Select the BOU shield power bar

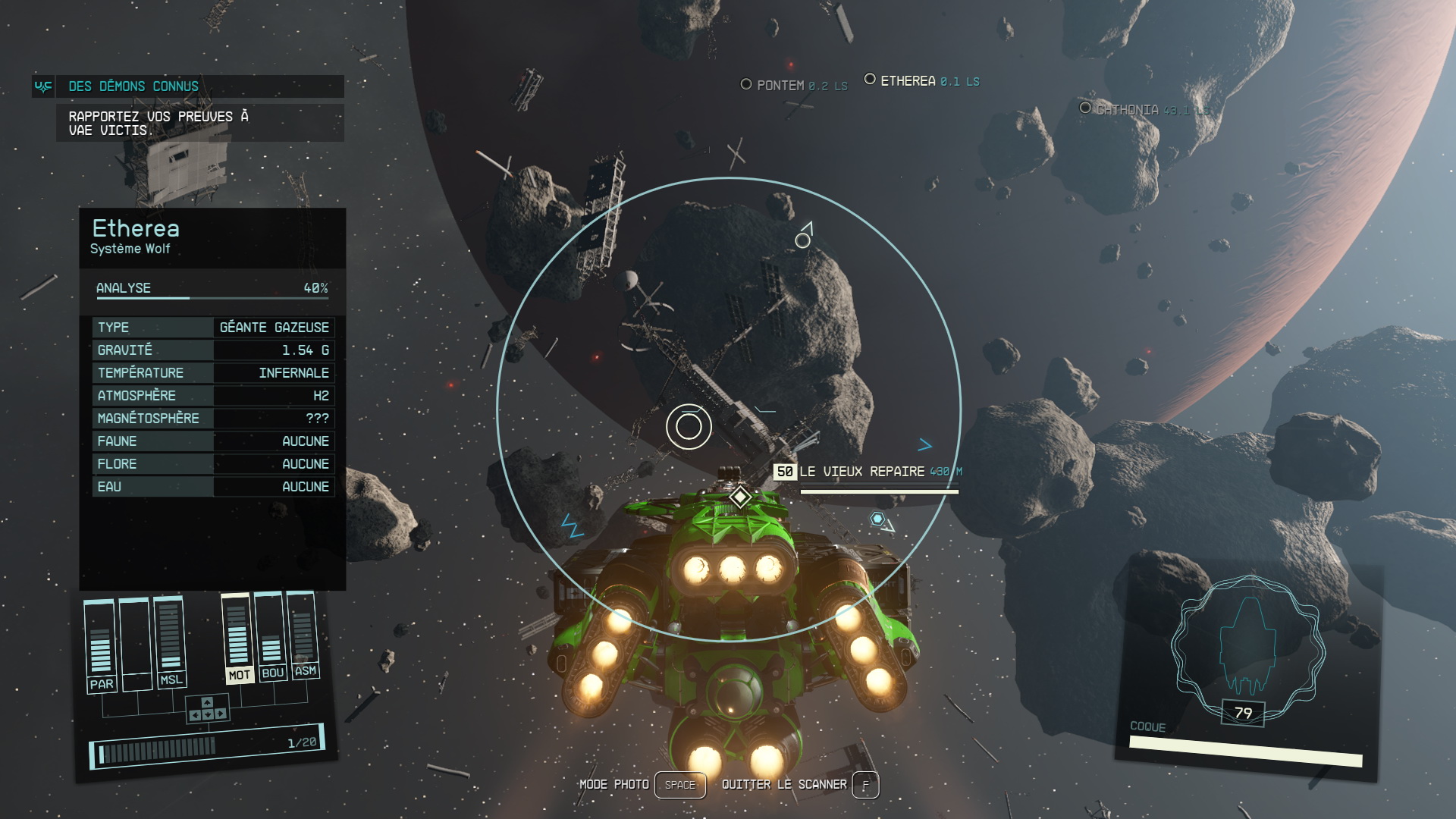pyautogui.click(x=271, y=635)
